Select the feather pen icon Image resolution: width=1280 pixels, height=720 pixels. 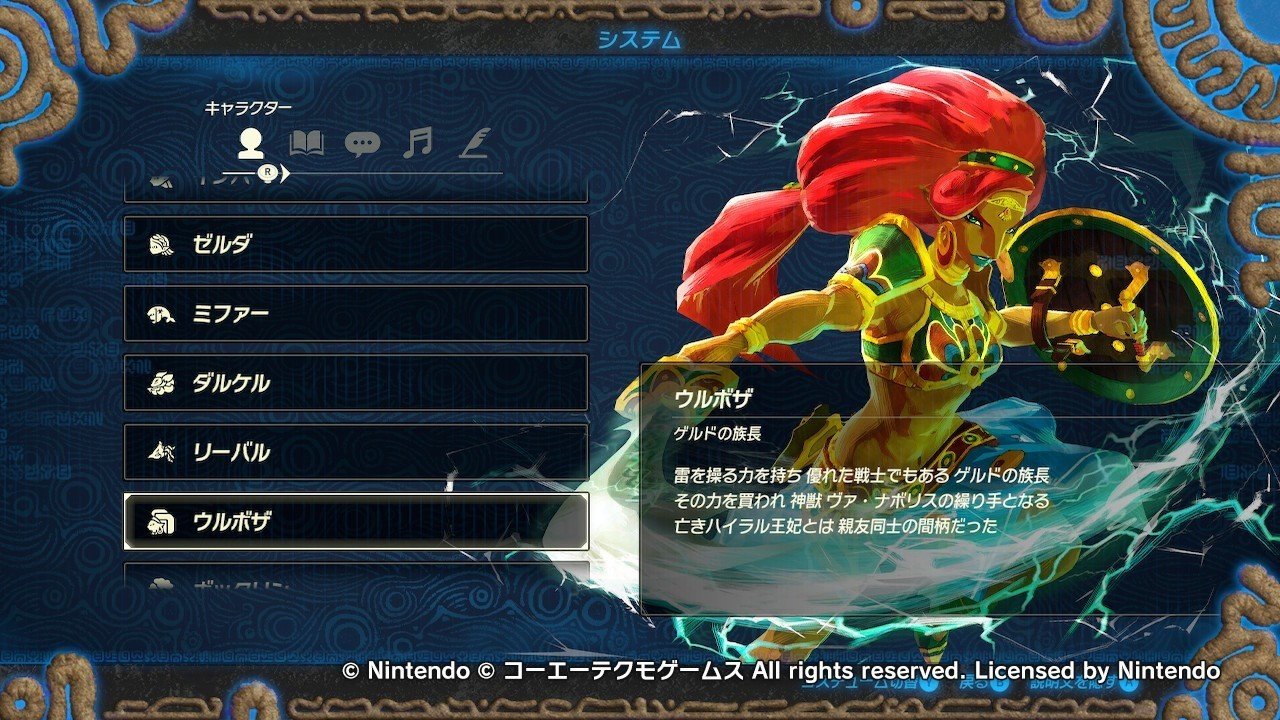[473, 143]
